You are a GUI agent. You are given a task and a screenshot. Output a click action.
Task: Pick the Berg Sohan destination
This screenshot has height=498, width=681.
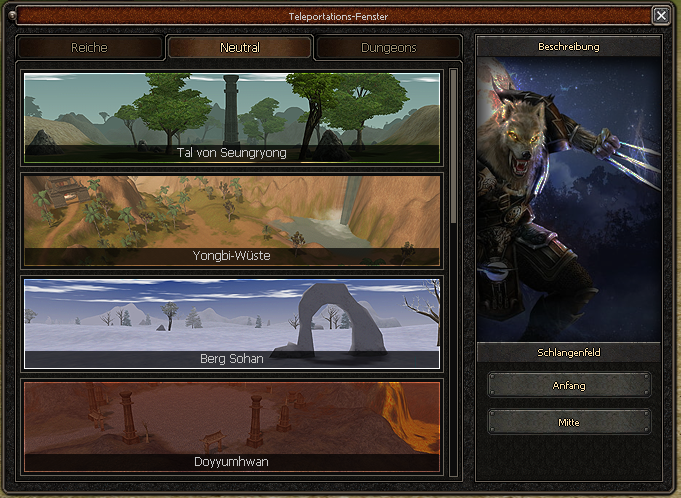231,323
